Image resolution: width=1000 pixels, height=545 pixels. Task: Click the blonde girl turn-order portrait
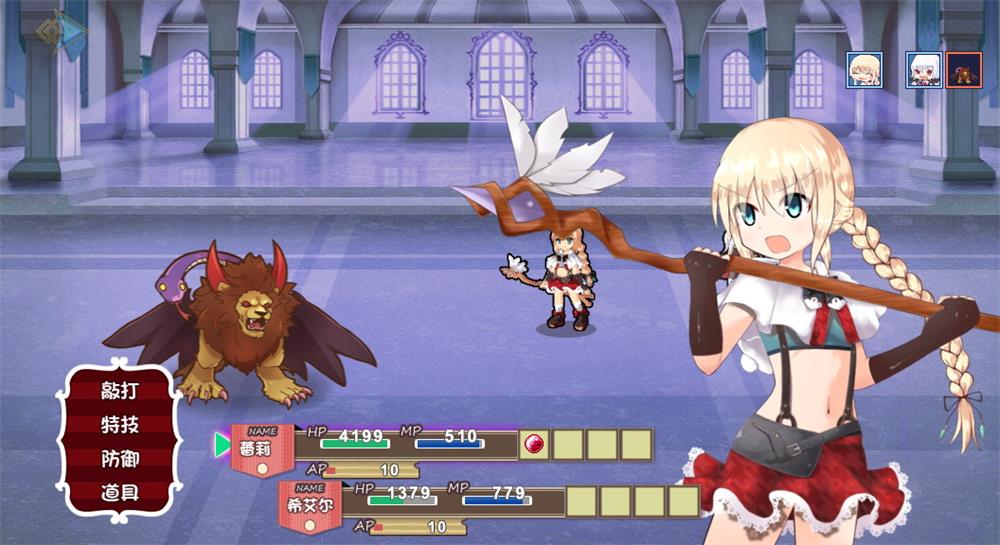tap(863, 70)
